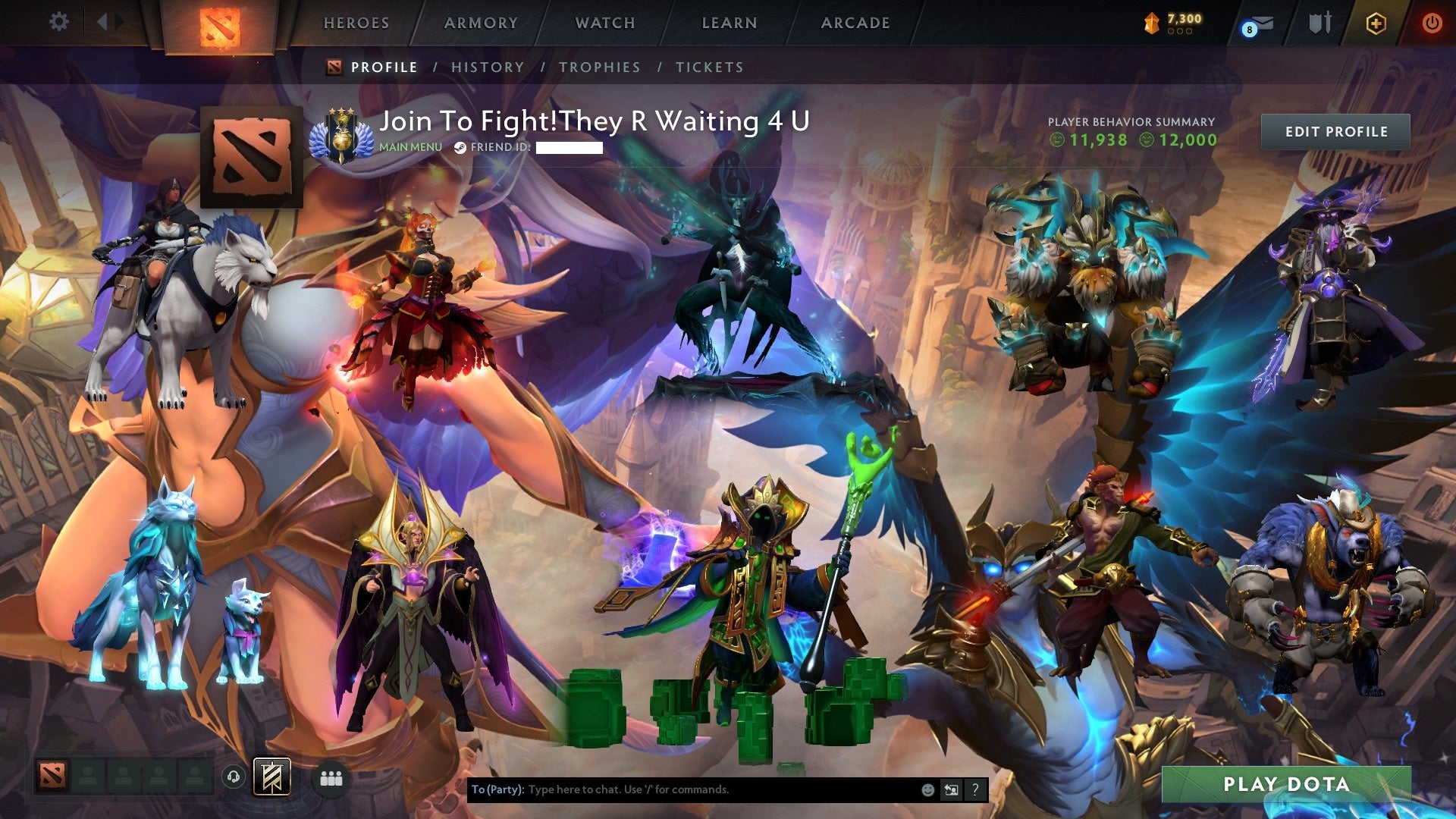Image resolution: width=1456 pixels, height=819 pixels.
Task: Toggle the settings gear panel
Action: (x=59, y=22)
